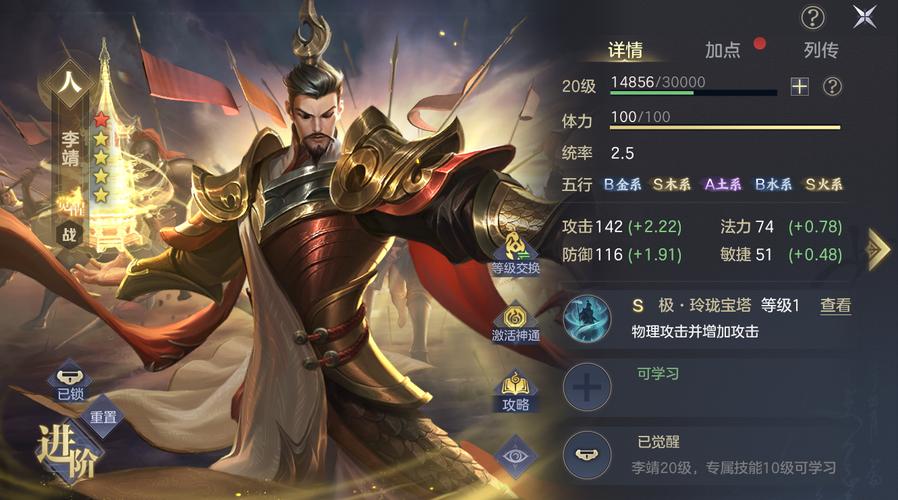Activate the 激活神通 button
The image size is (898, 500).
[515, 321]
